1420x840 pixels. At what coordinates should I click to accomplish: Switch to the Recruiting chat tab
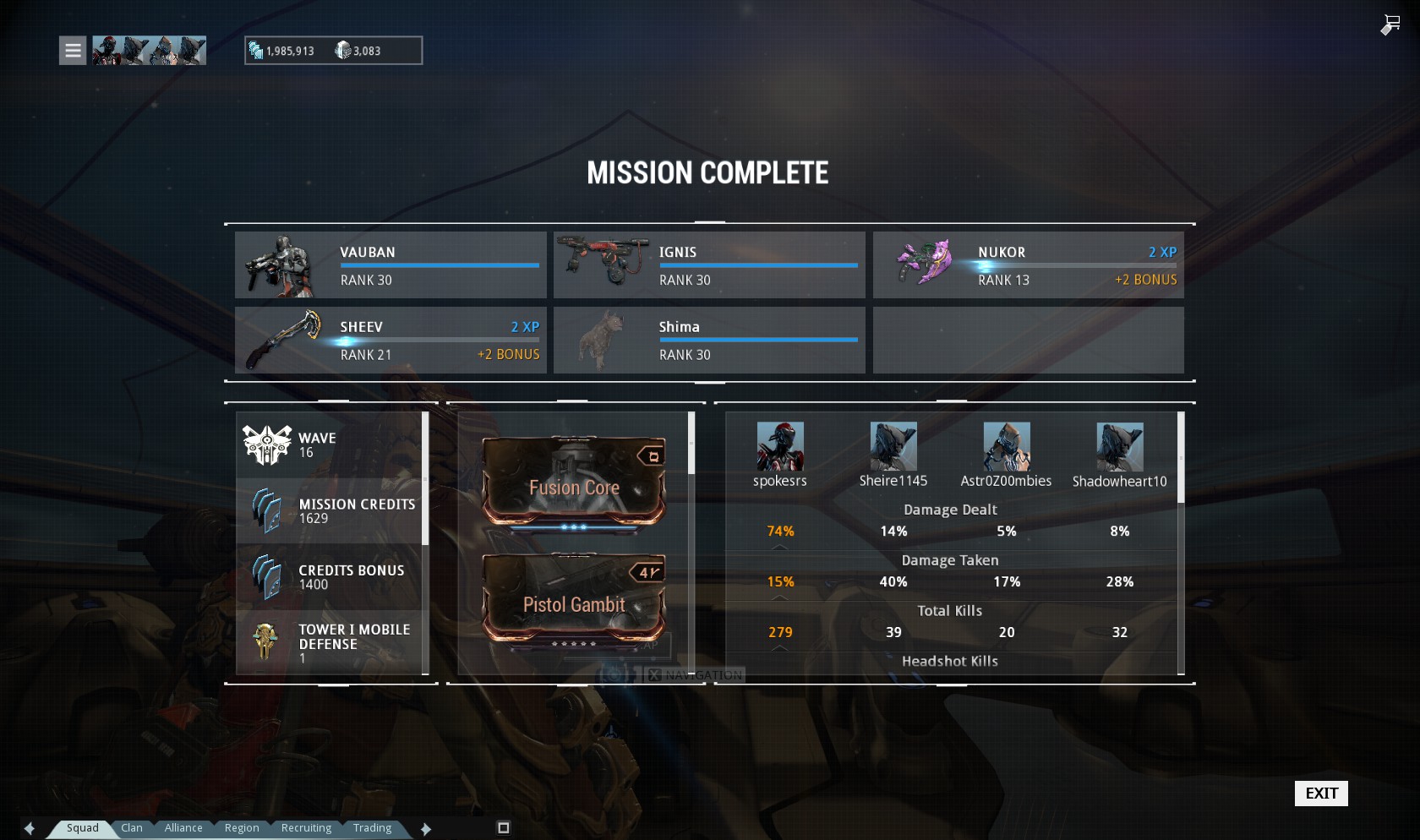pyautogui.click(x=306, y=828)
